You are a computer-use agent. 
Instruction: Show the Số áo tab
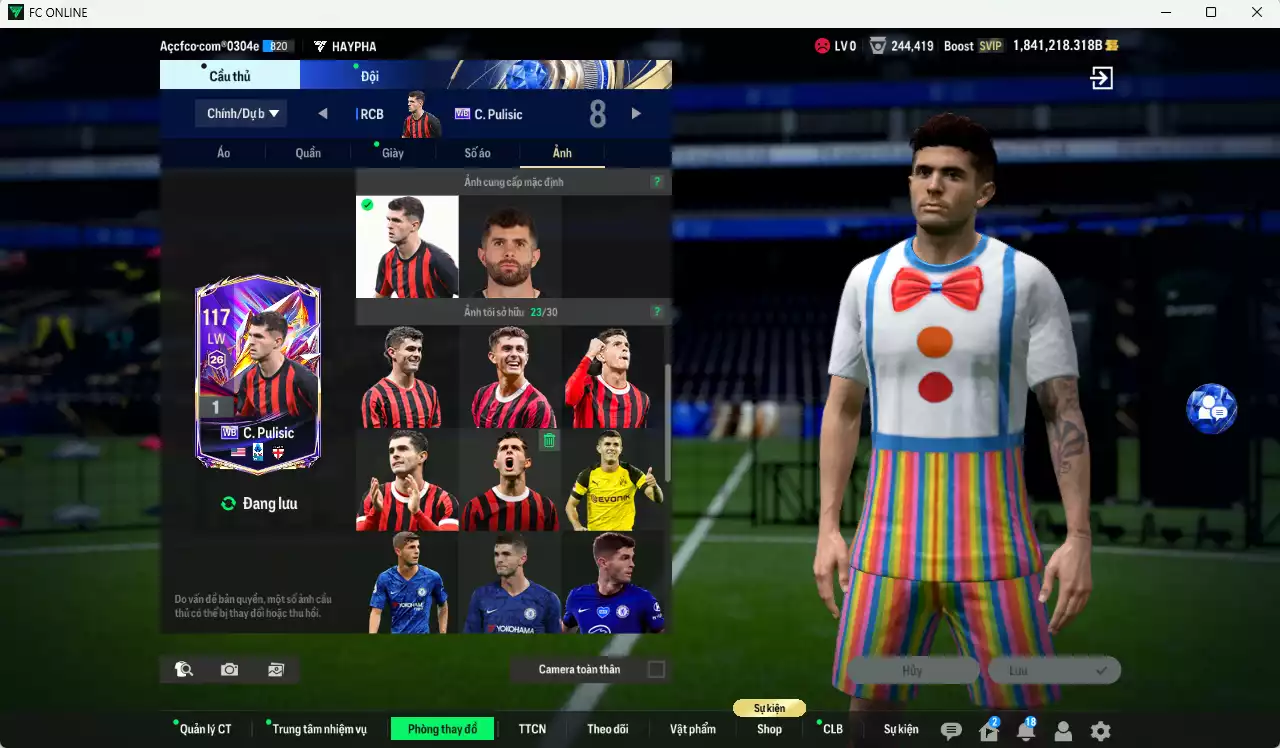point(477,153)
